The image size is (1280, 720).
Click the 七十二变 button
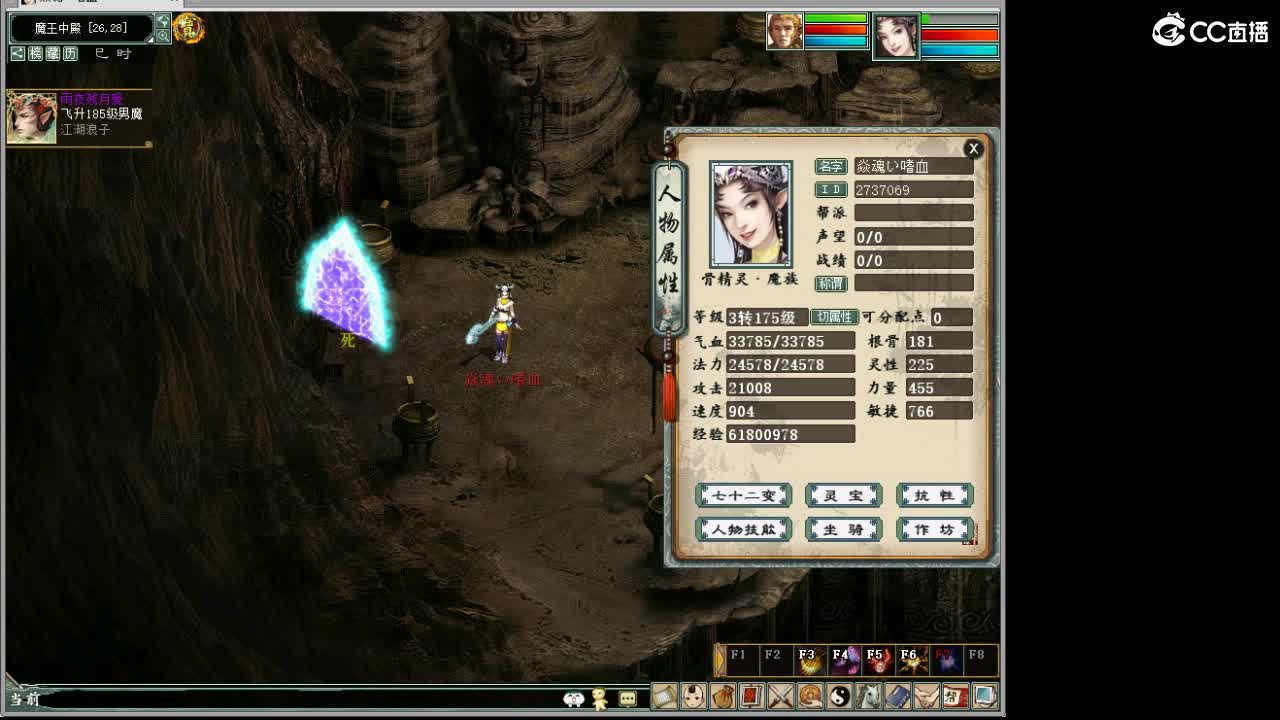pos(742,495)
